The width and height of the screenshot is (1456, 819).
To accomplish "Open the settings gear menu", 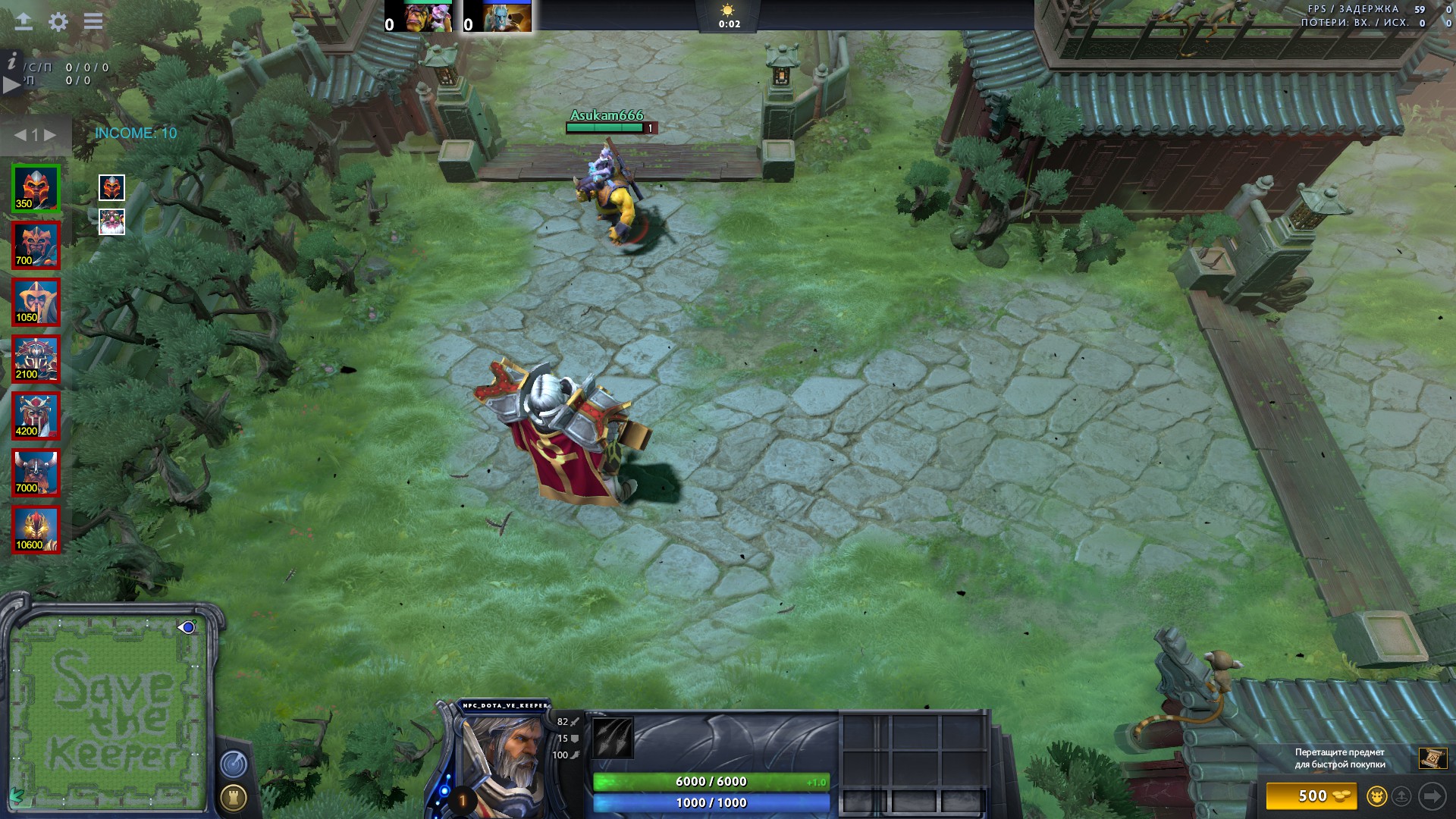I will (x=58, y=21).
